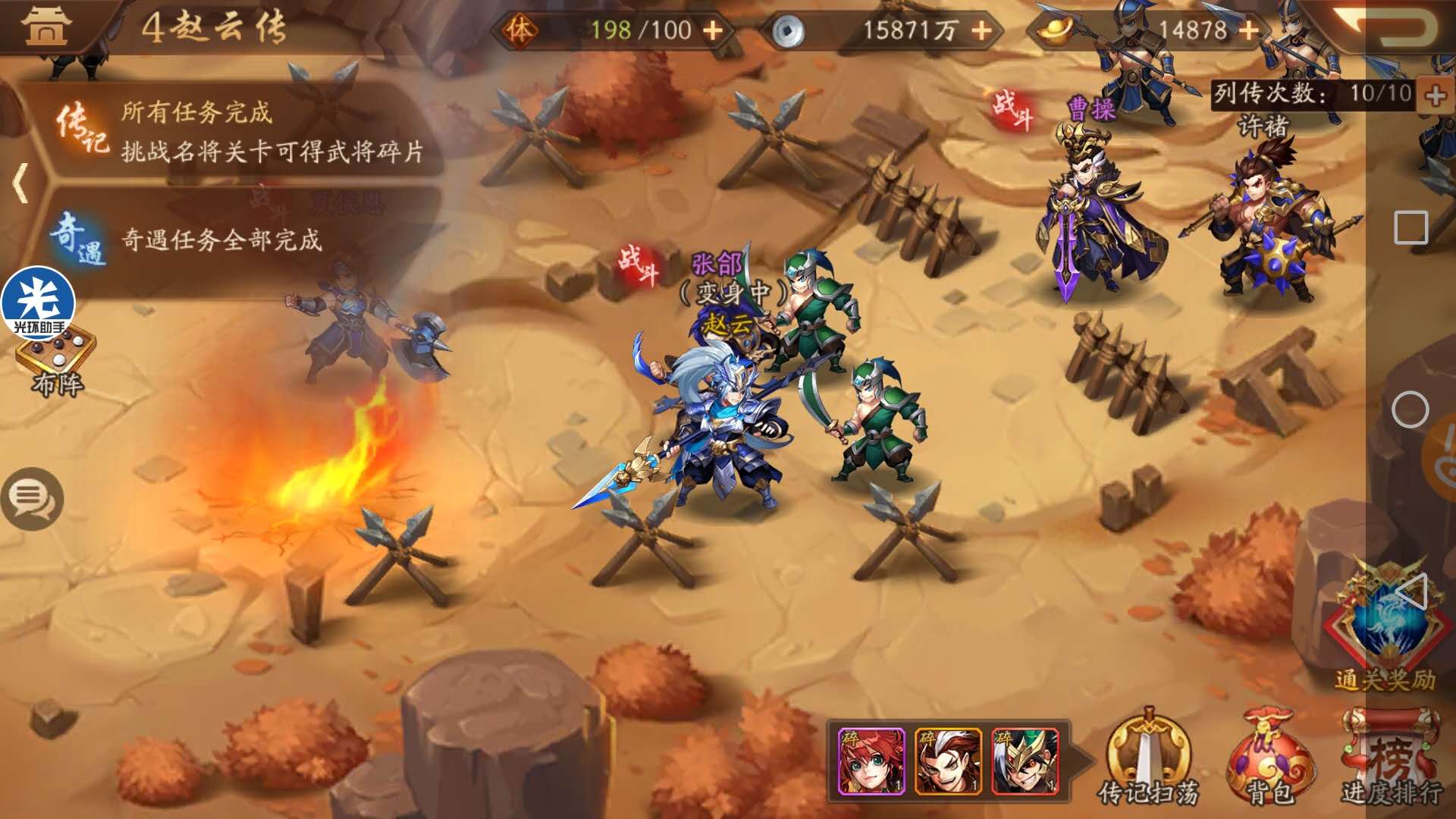Open the 奇遇 adventure quest entry
This screenshot has height=819, width=1456.
pos(220,240)
